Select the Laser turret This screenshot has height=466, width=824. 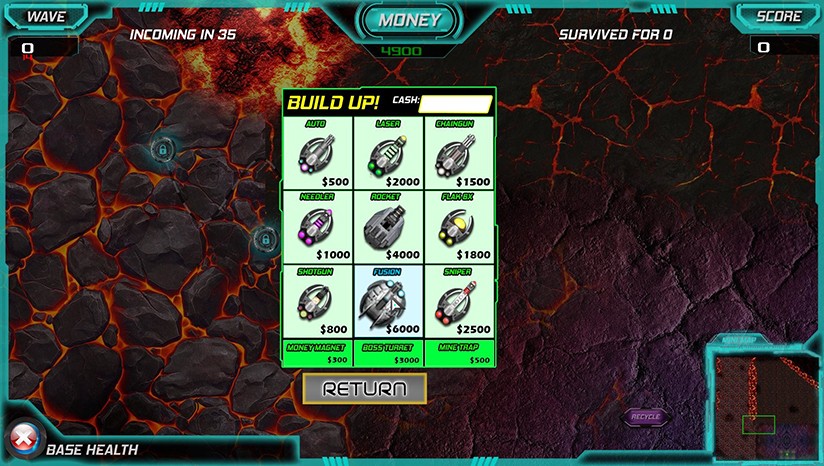pyautogui.click(x=388, y=155)
